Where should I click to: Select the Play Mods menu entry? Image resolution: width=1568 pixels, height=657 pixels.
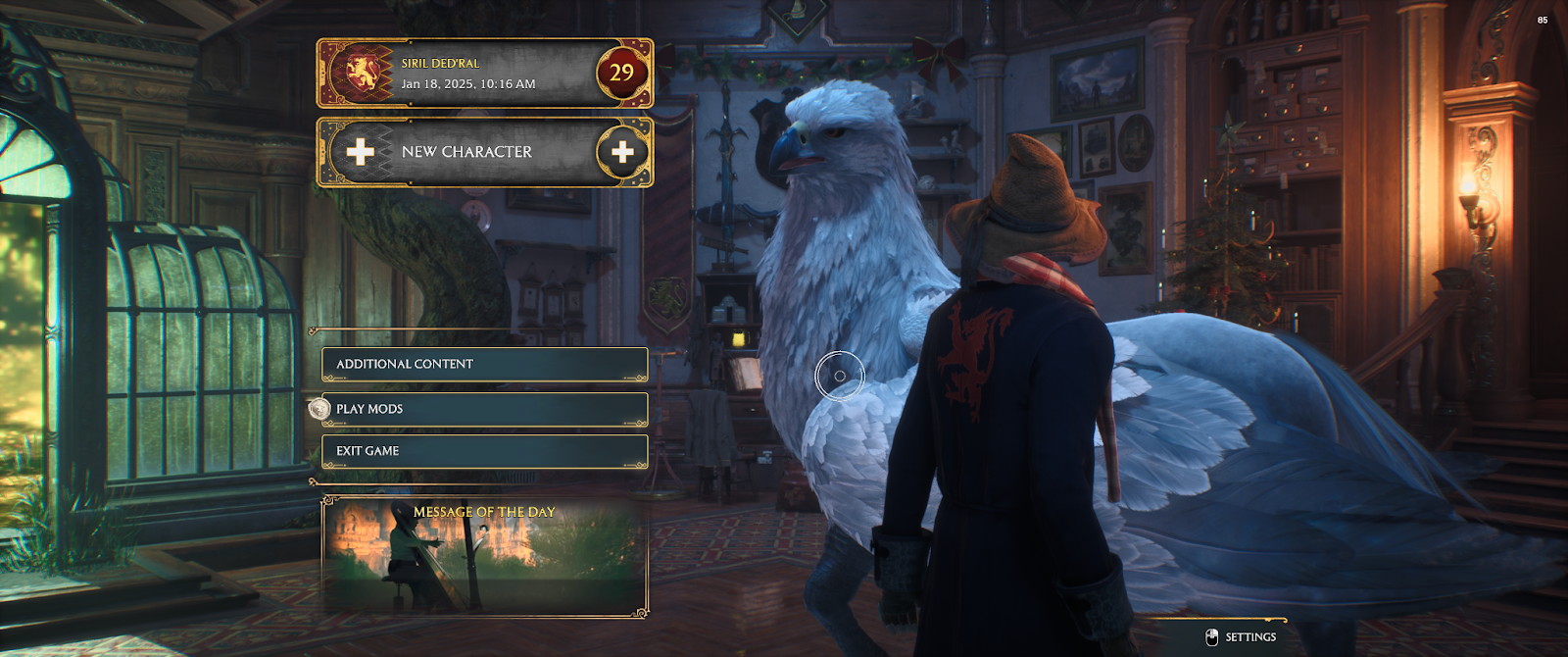point(484,409)
